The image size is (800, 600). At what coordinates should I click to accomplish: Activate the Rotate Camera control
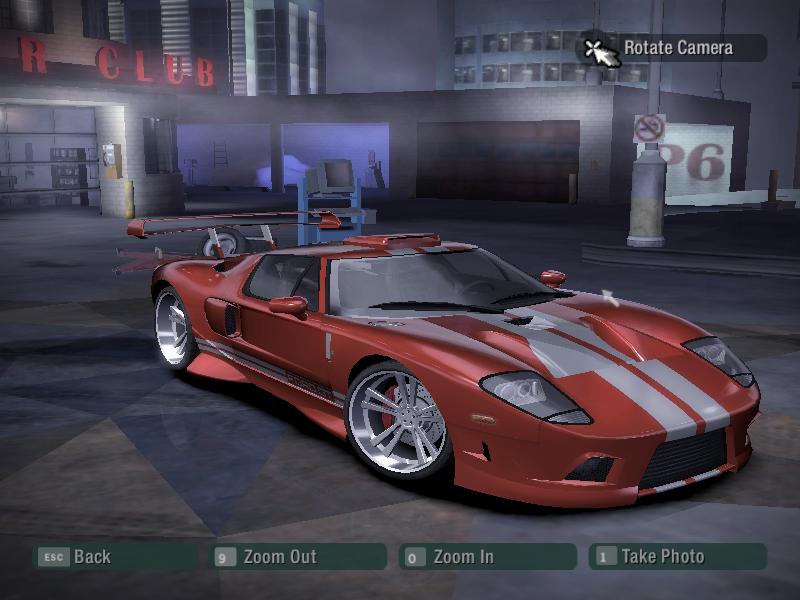click(x=677, y=48)
